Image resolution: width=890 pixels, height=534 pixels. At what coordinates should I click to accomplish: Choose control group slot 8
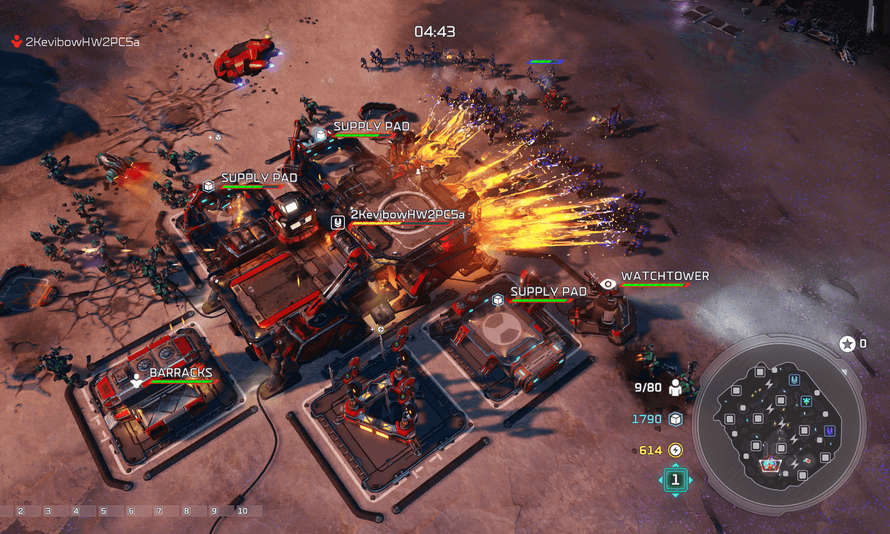pyautogui.click(x=186, y=511)
